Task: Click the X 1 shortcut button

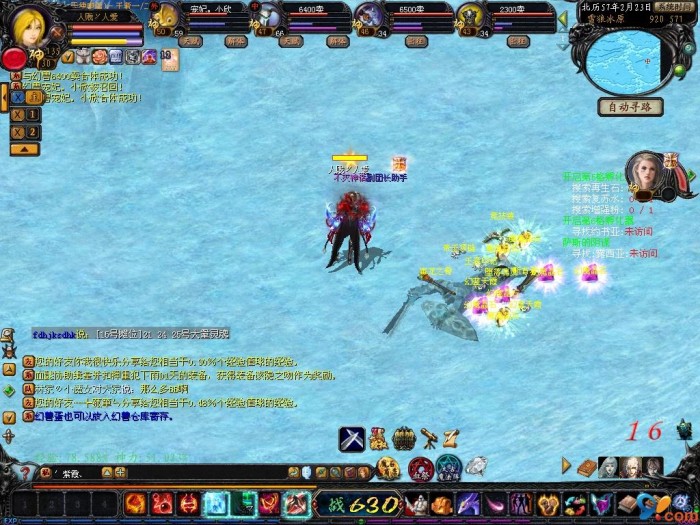Action: (25, 114)
